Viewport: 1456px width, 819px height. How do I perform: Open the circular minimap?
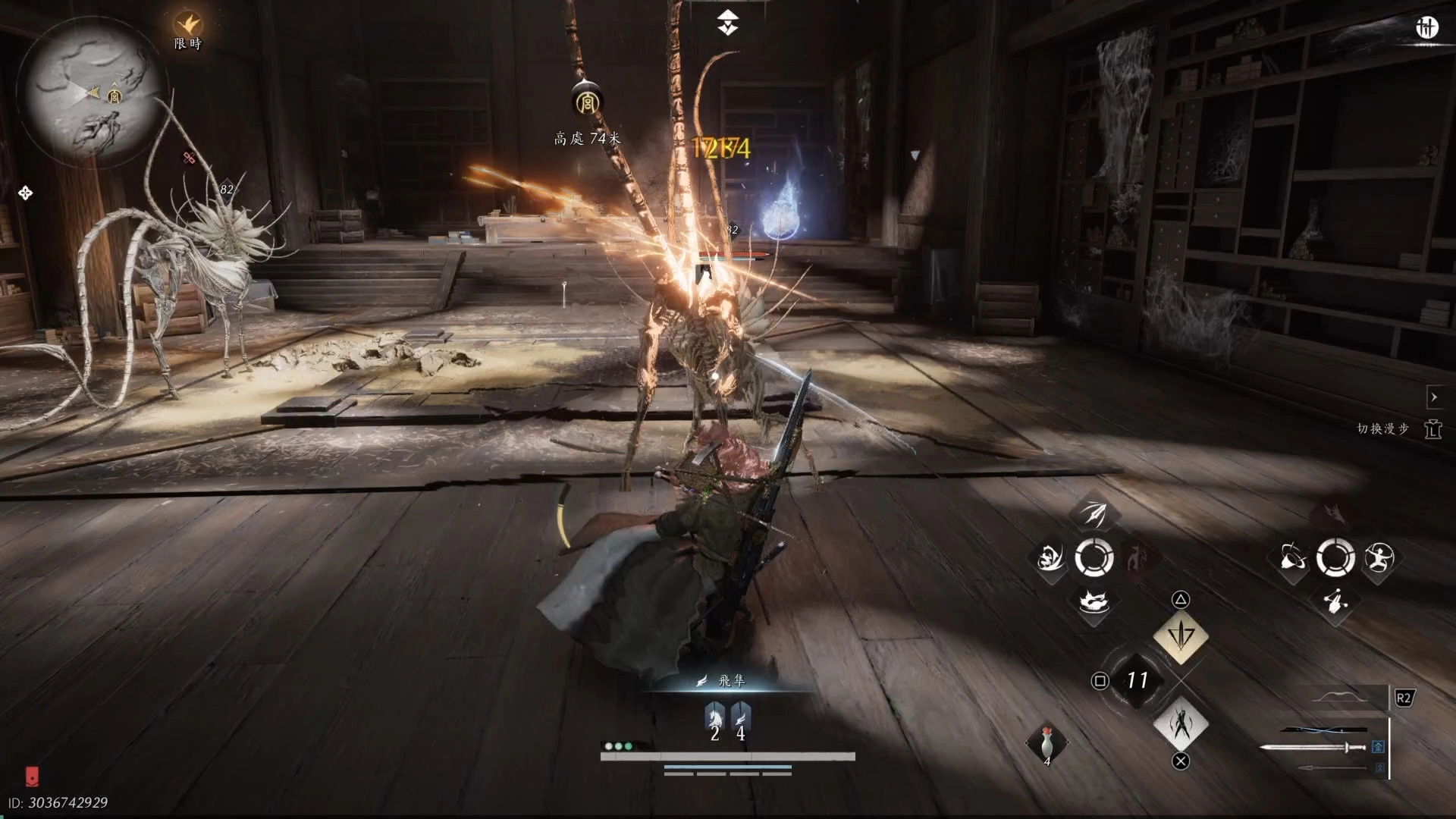[89, 92]
